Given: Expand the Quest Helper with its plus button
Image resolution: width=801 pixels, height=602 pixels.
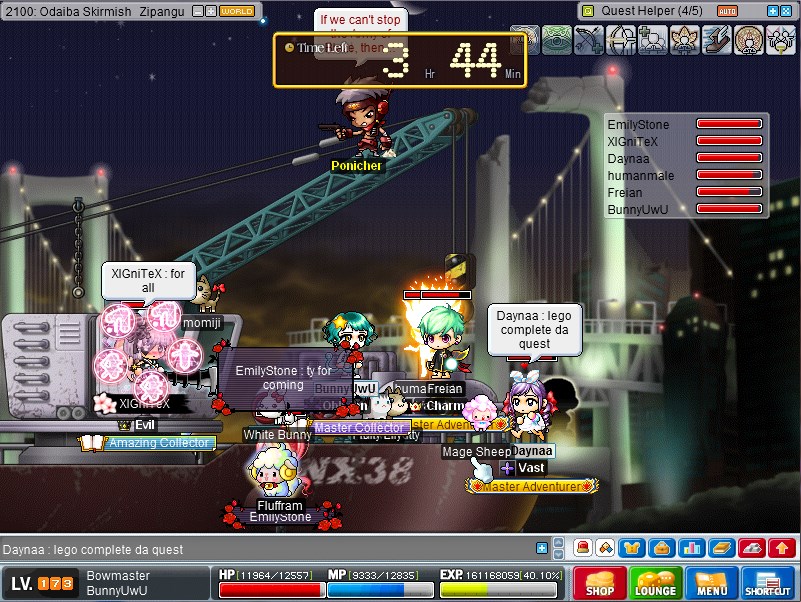Looking at the screenshot, I should click(x=772, y=11).
